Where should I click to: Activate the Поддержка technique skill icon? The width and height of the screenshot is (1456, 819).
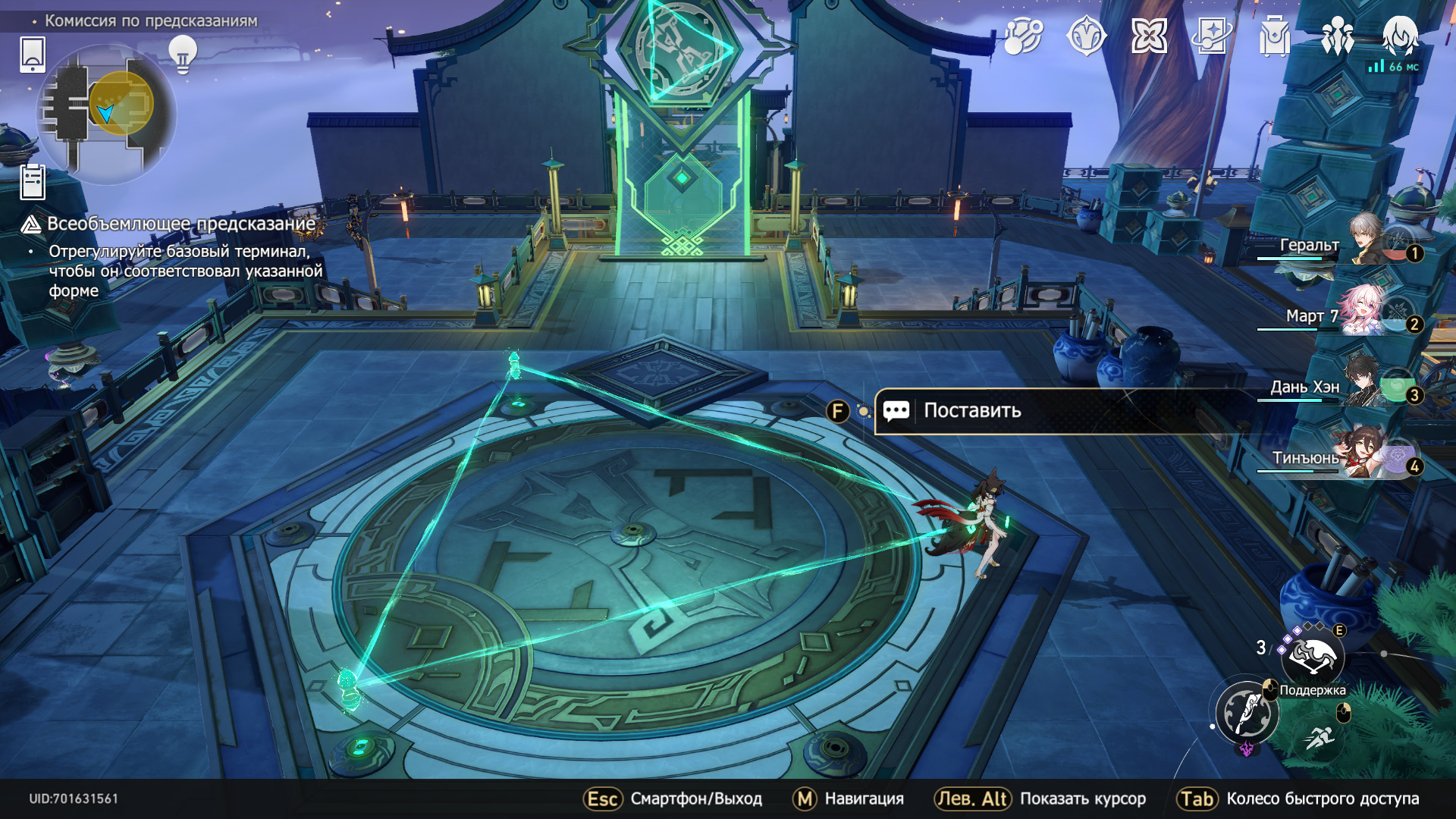click(1313, 657)
